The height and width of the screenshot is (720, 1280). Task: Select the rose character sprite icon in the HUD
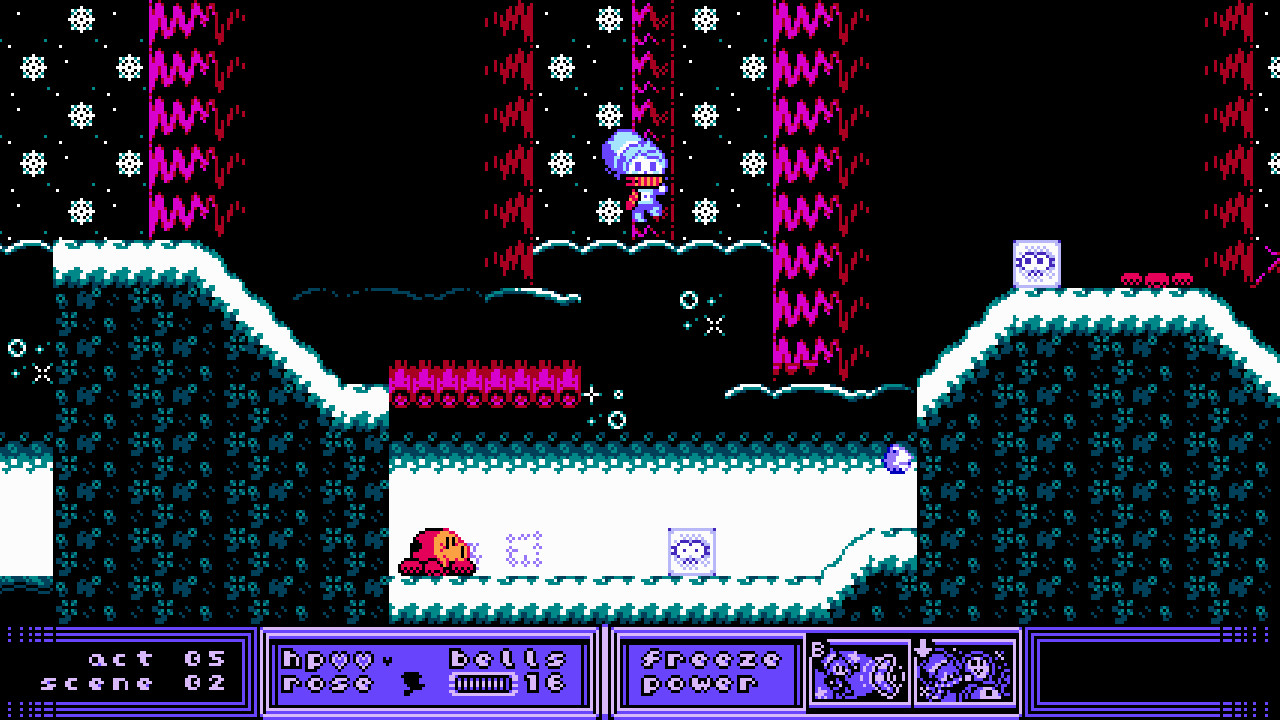413,683
